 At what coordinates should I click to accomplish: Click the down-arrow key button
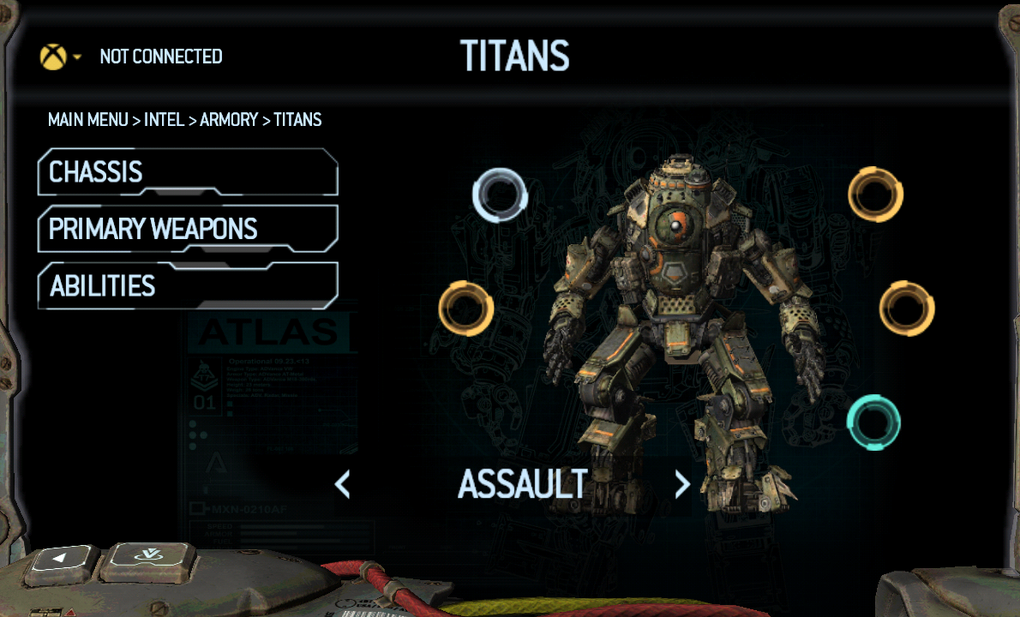[149, 558]
